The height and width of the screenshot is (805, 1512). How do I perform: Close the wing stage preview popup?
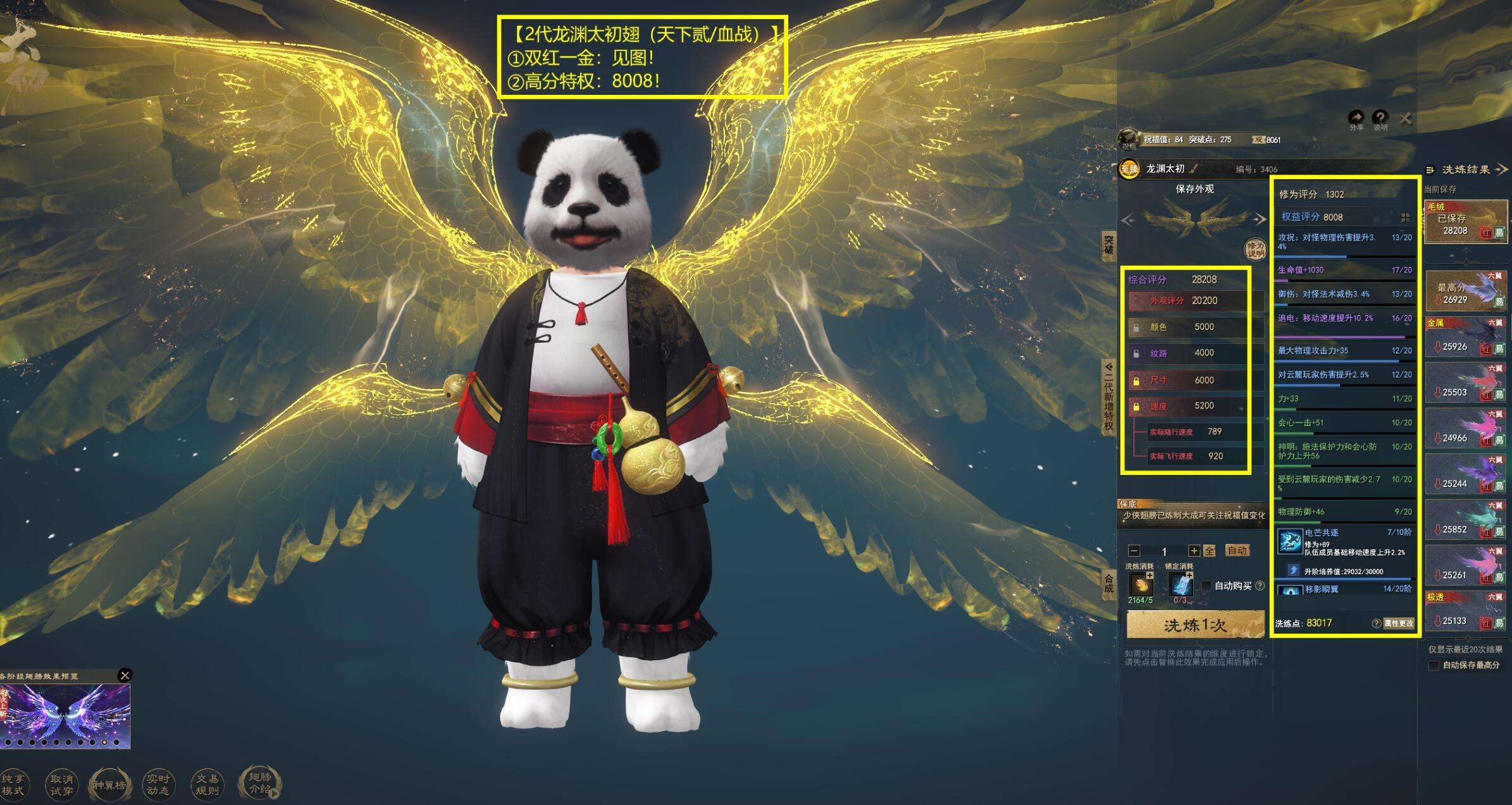125,675
